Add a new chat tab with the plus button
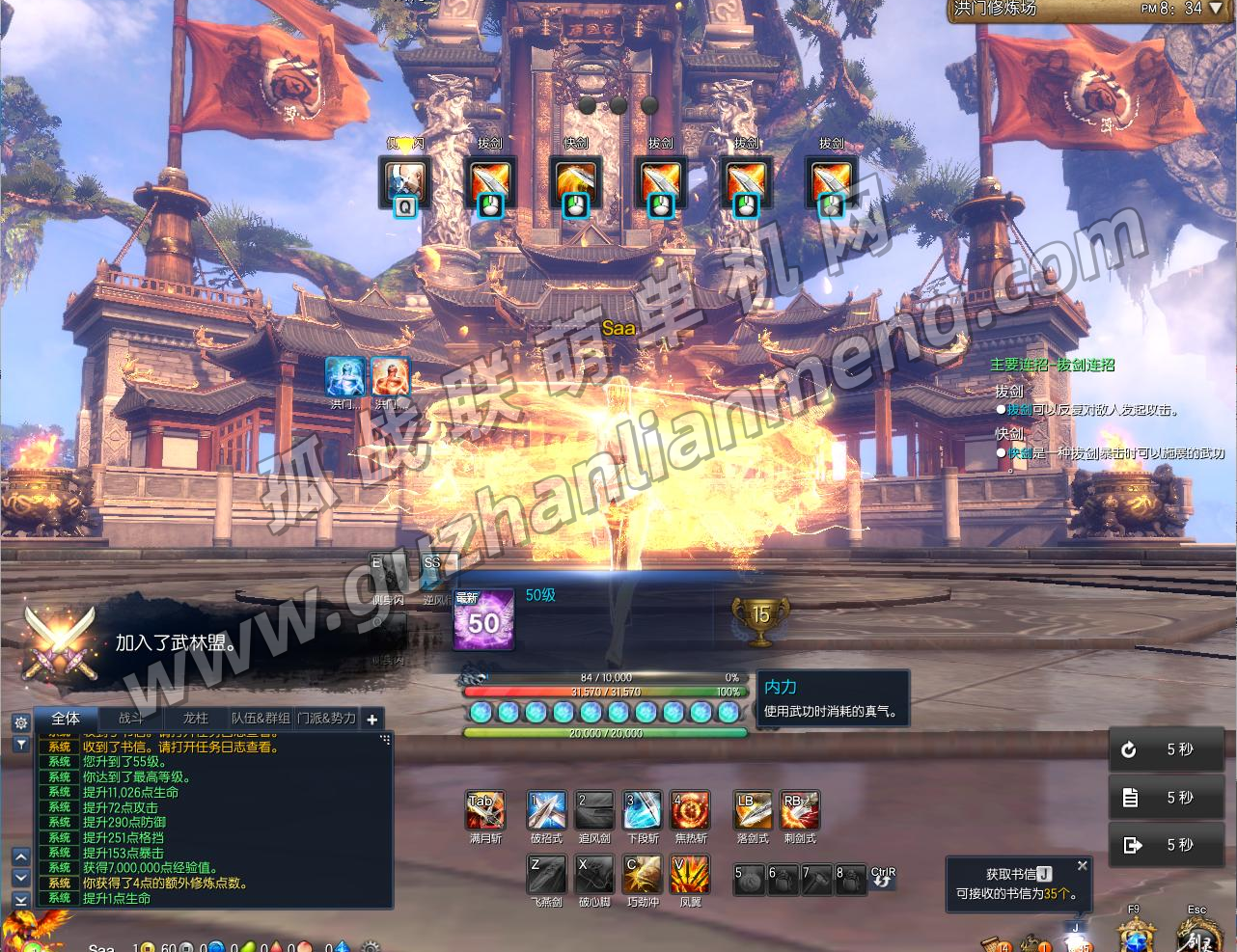 [x=371, y=719]
